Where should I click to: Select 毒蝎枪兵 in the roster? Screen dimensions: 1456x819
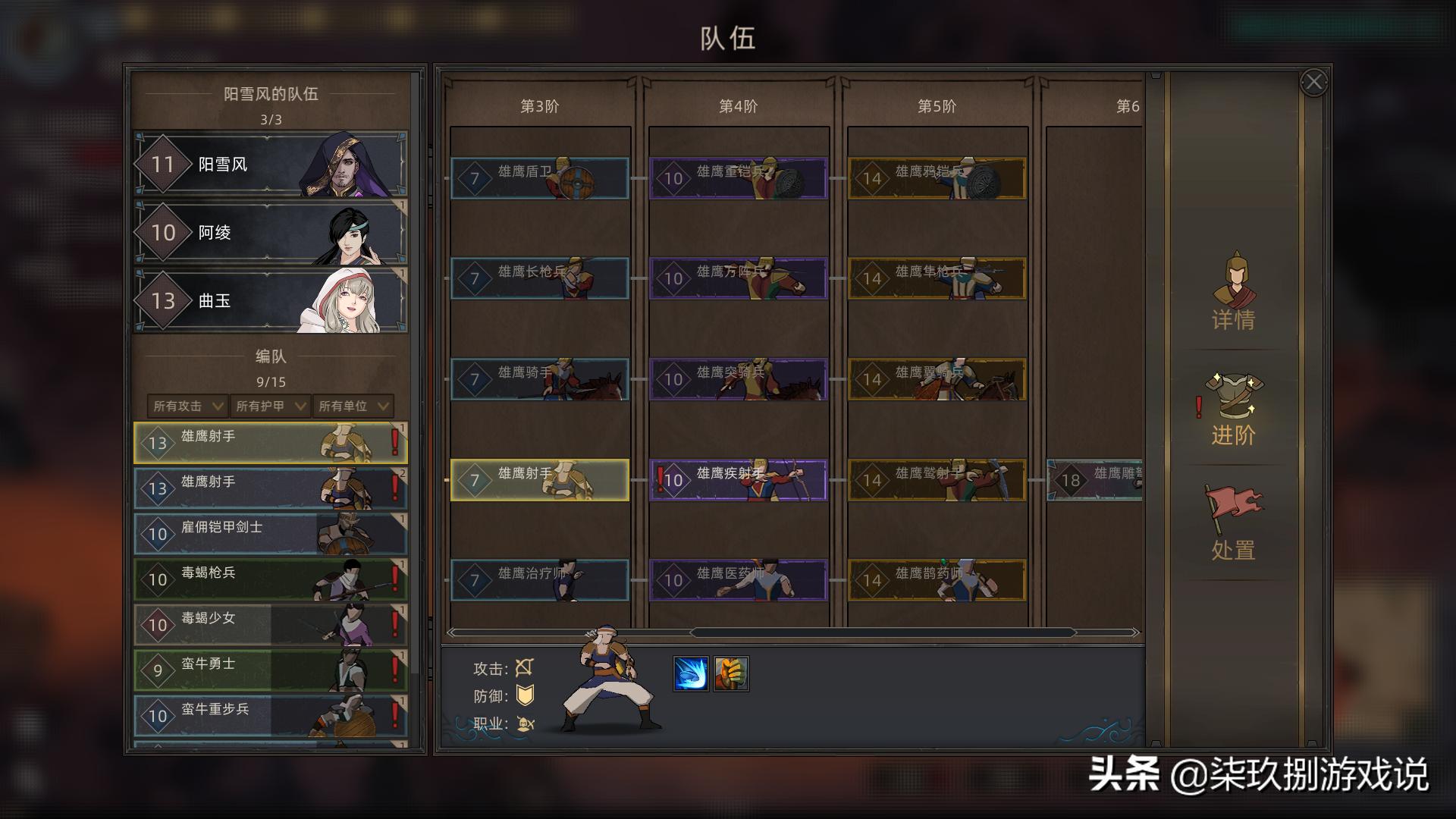pos(269,579)
